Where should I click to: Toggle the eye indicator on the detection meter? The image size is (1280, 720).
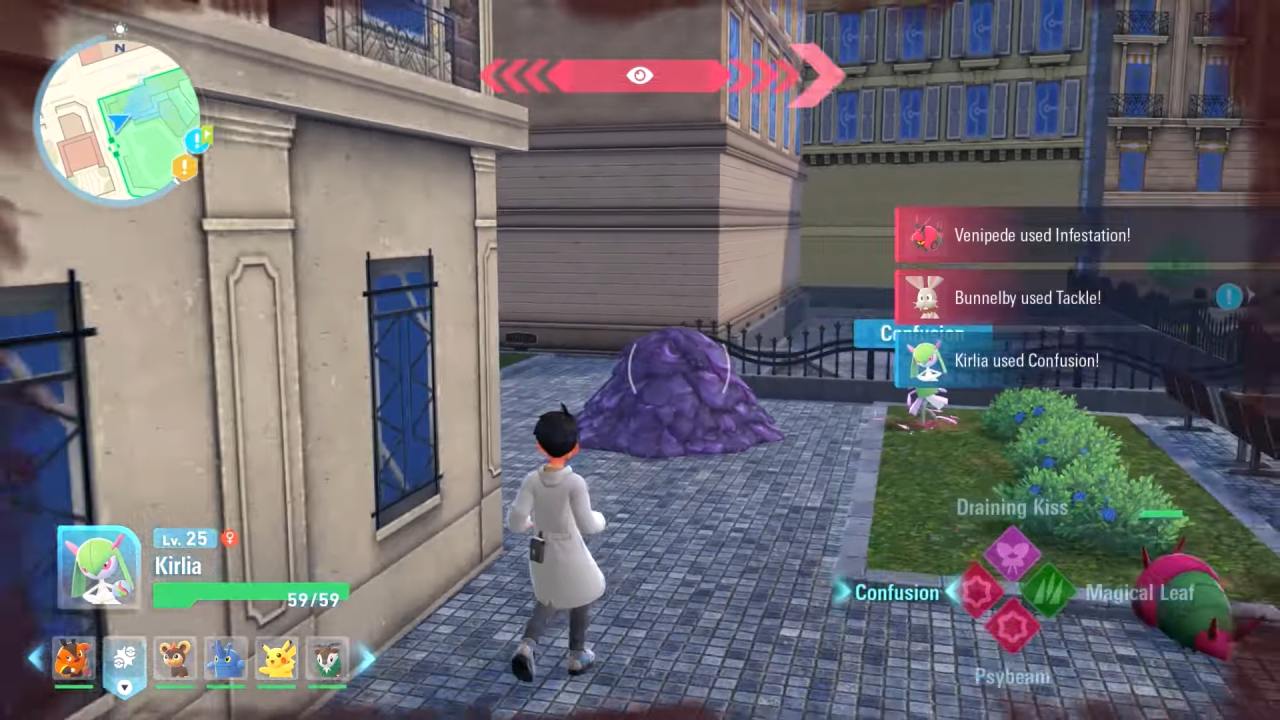click(639, 74)
